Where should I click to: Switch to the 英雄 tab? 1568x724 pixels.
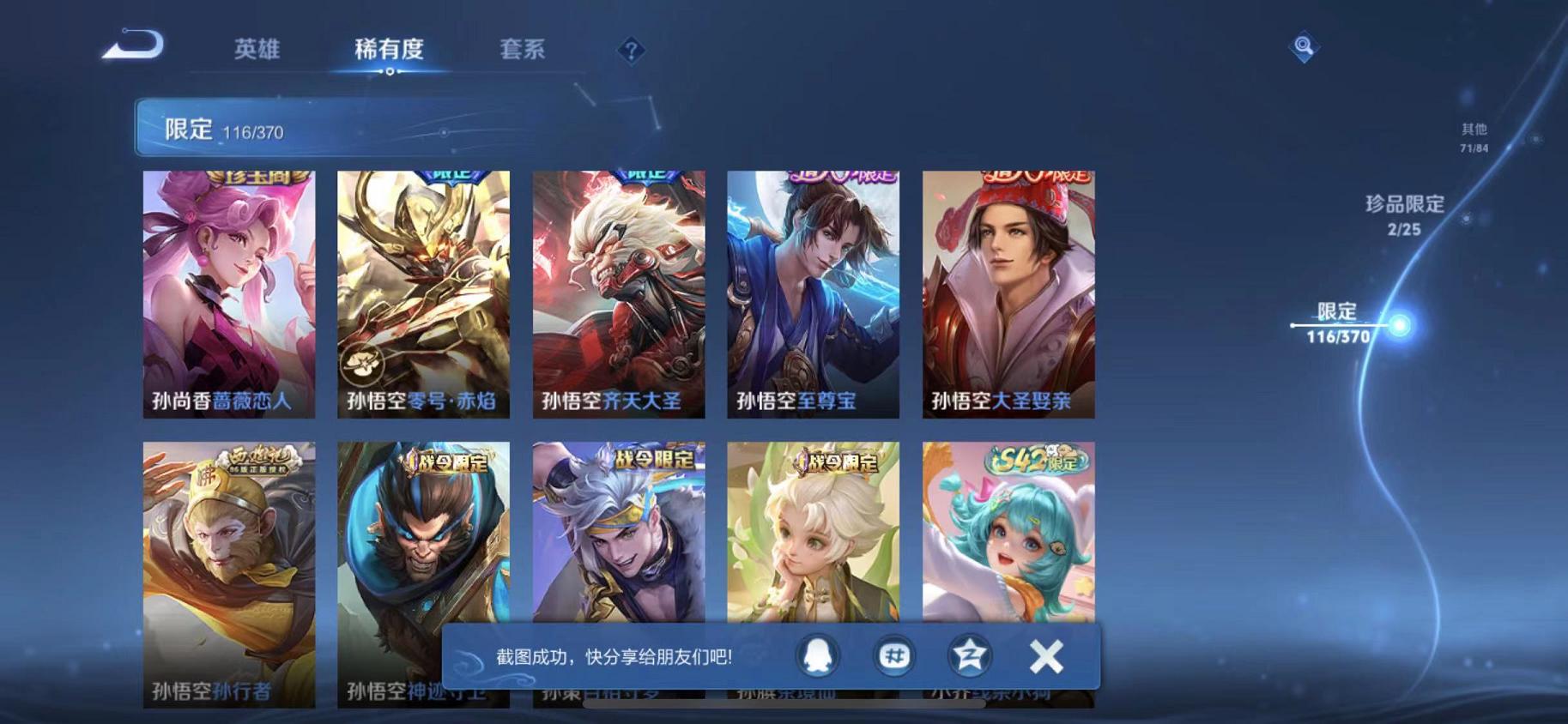click(258, 50)
